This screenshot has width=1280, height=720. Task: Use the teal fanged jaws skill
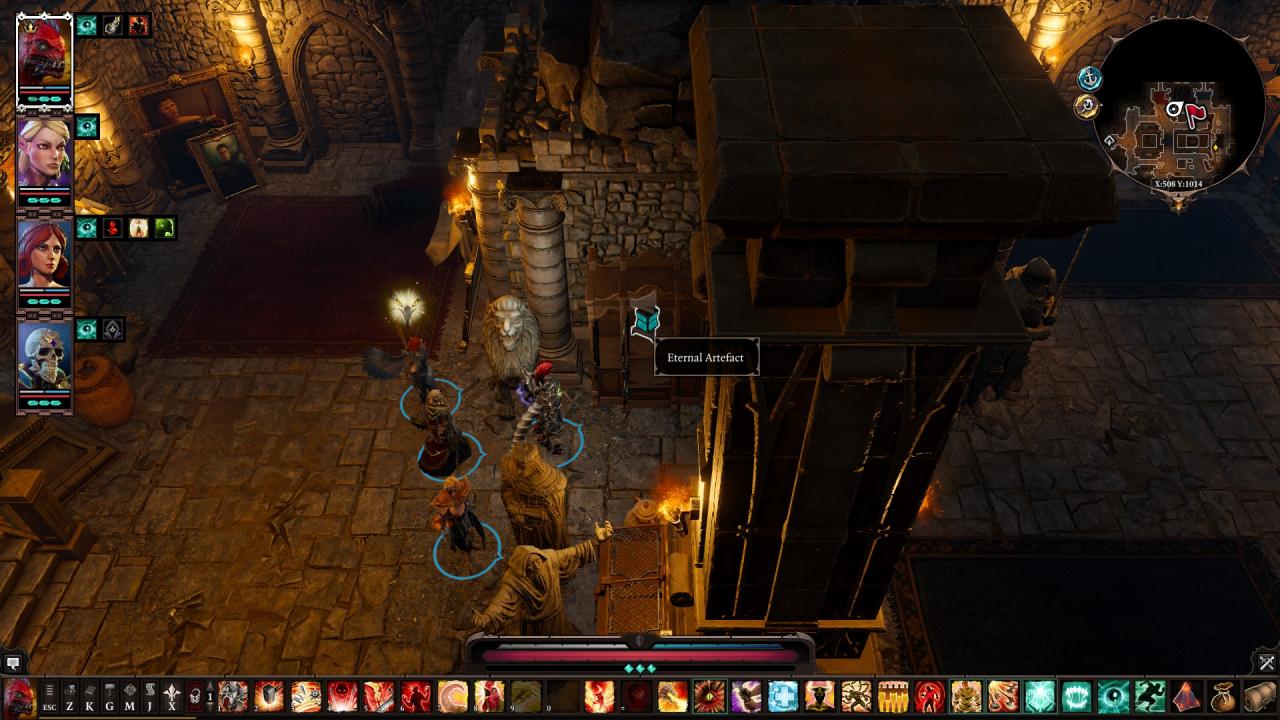click(x=1076, y=696)
